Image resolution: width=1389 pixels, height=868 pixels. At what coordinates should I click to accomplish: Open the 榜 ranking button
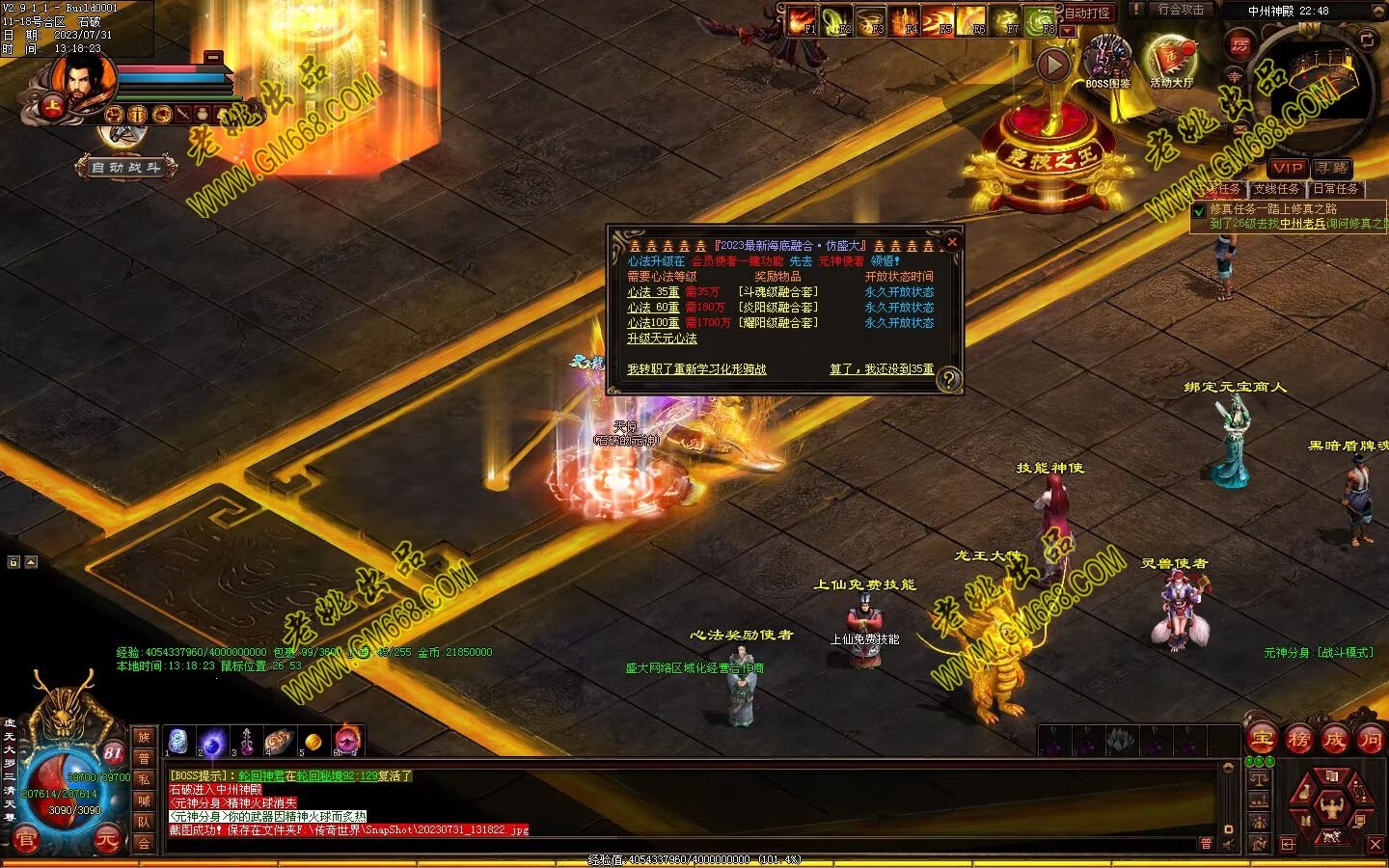(1298, 740)
